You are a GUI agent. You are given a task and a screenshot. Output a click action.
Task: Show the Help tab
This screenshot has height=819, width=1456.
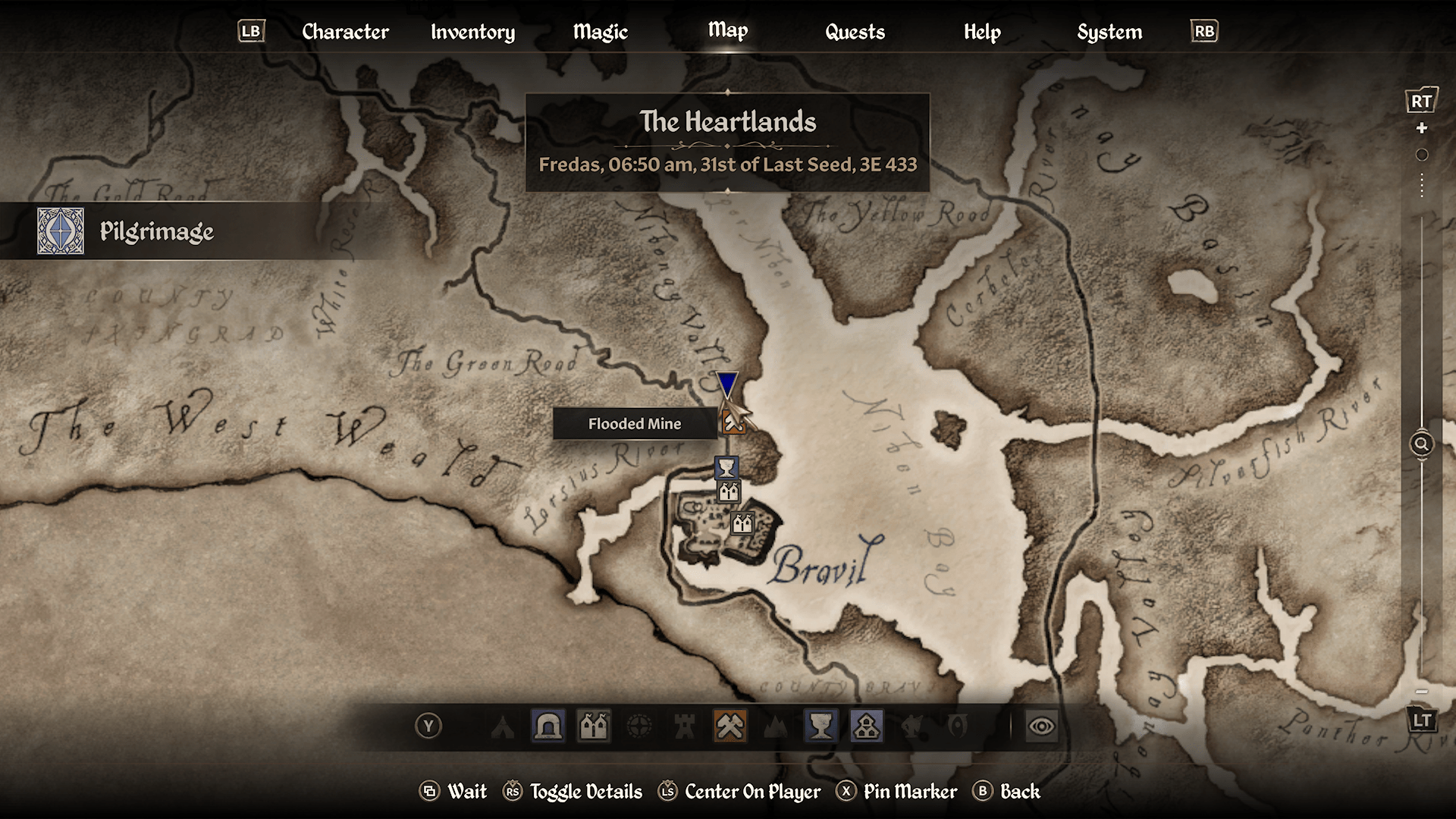(982, 32)
